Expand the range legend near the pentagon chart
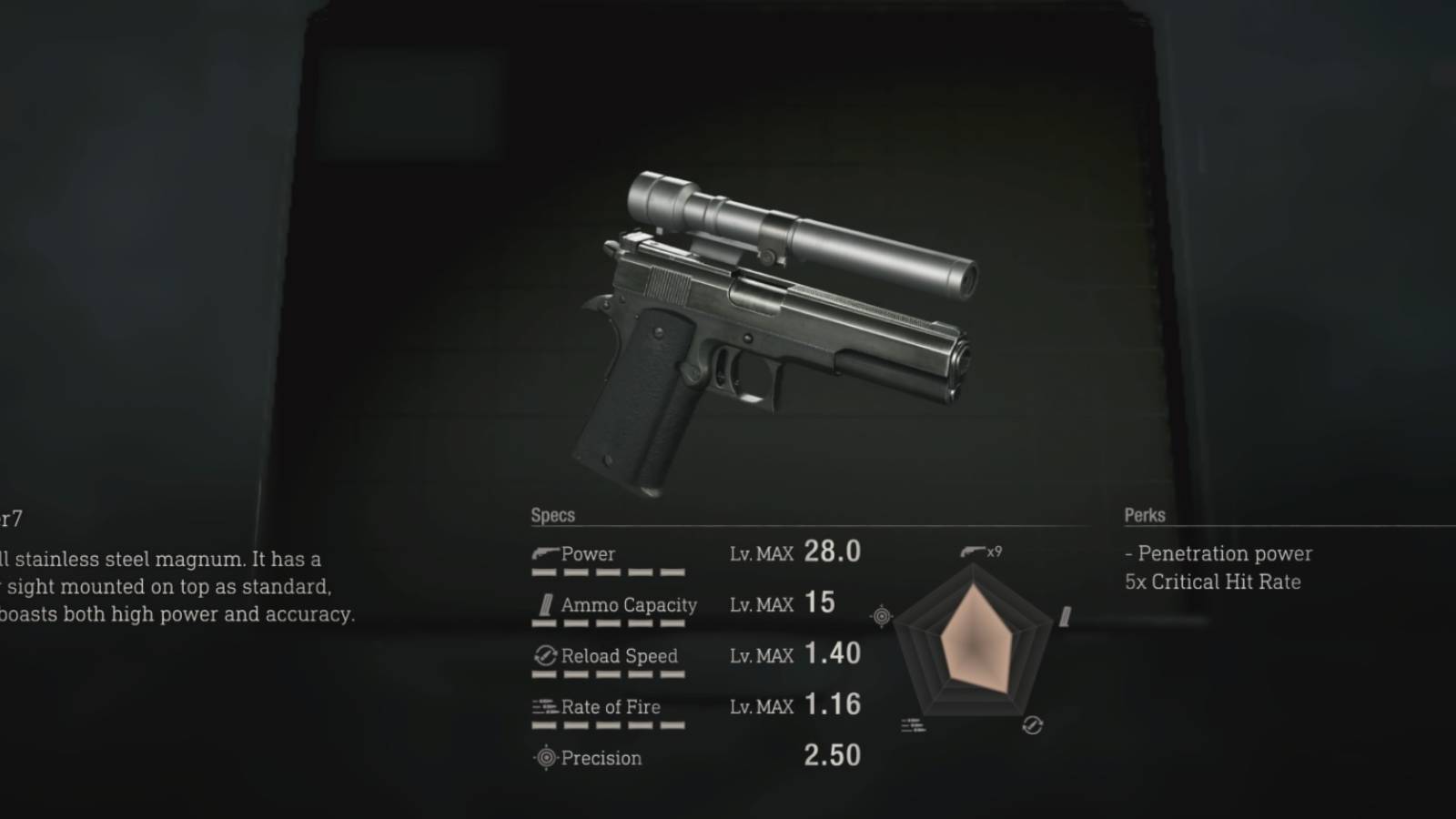Screen dimensions: 1456x819 (x=913, y=723)
